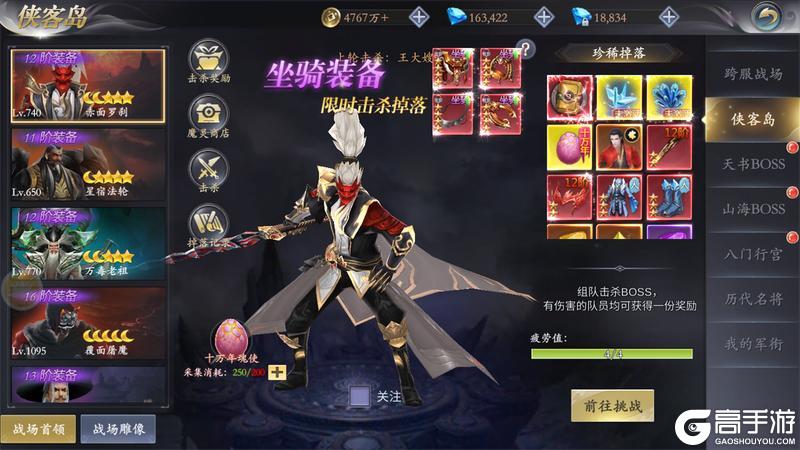Select the 战场首领 tab
Image resolution: width=800 pixels, height=450 pixels.
point(38,428)
